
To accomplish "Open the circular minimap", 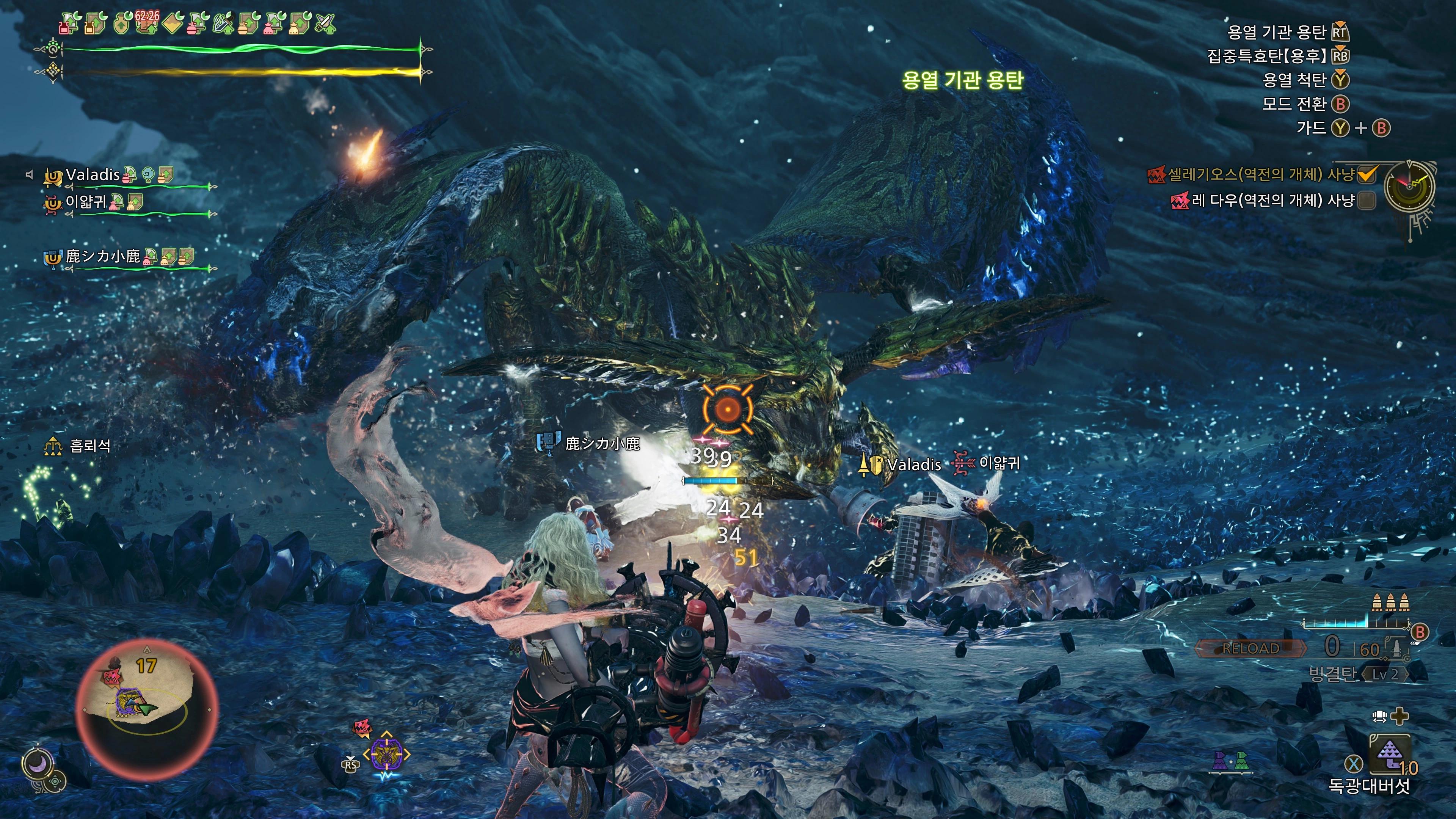I will coord(147,709).
